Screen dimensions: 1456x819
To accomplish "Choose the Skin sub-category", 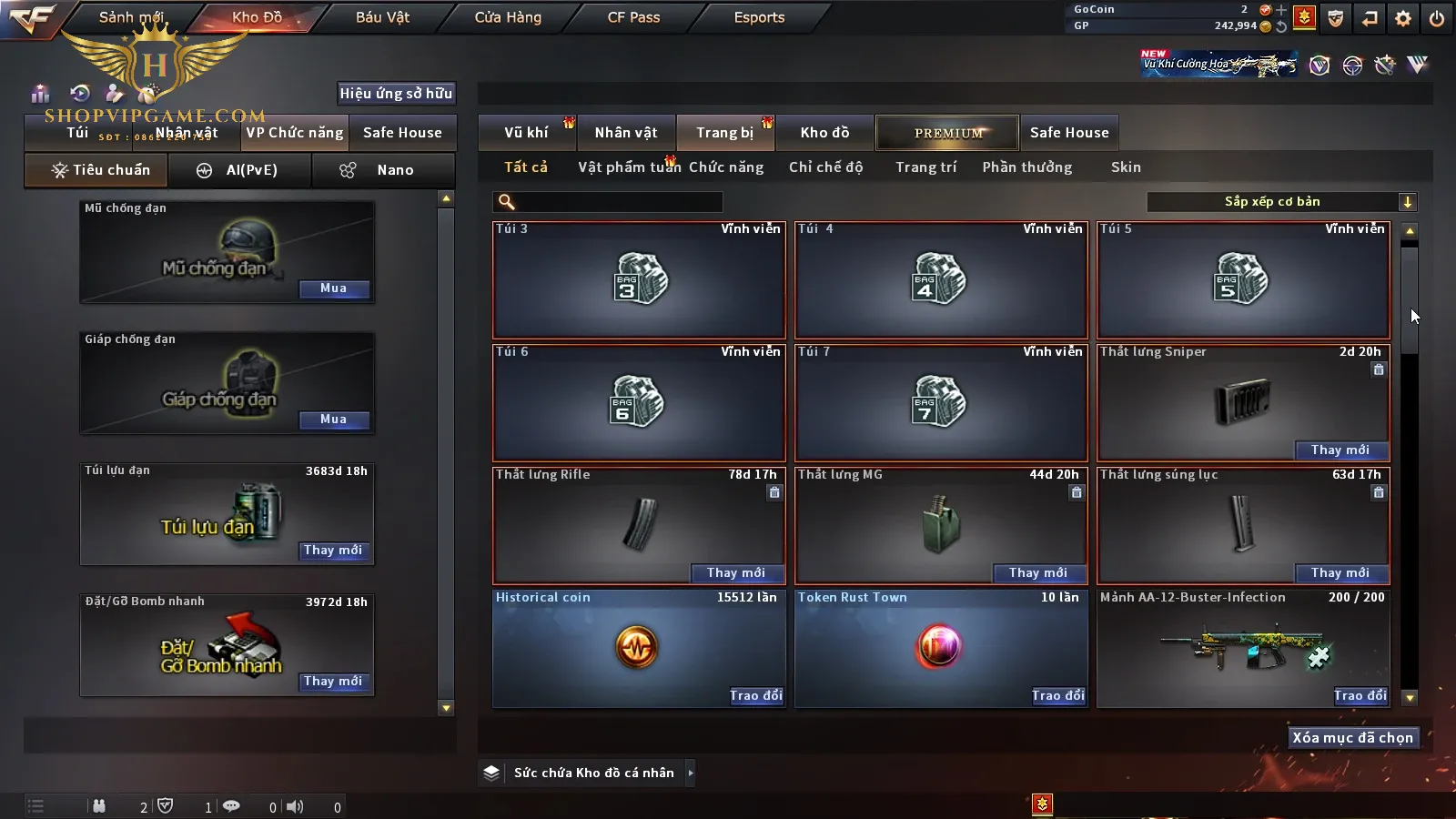I will coord(1126,167).
